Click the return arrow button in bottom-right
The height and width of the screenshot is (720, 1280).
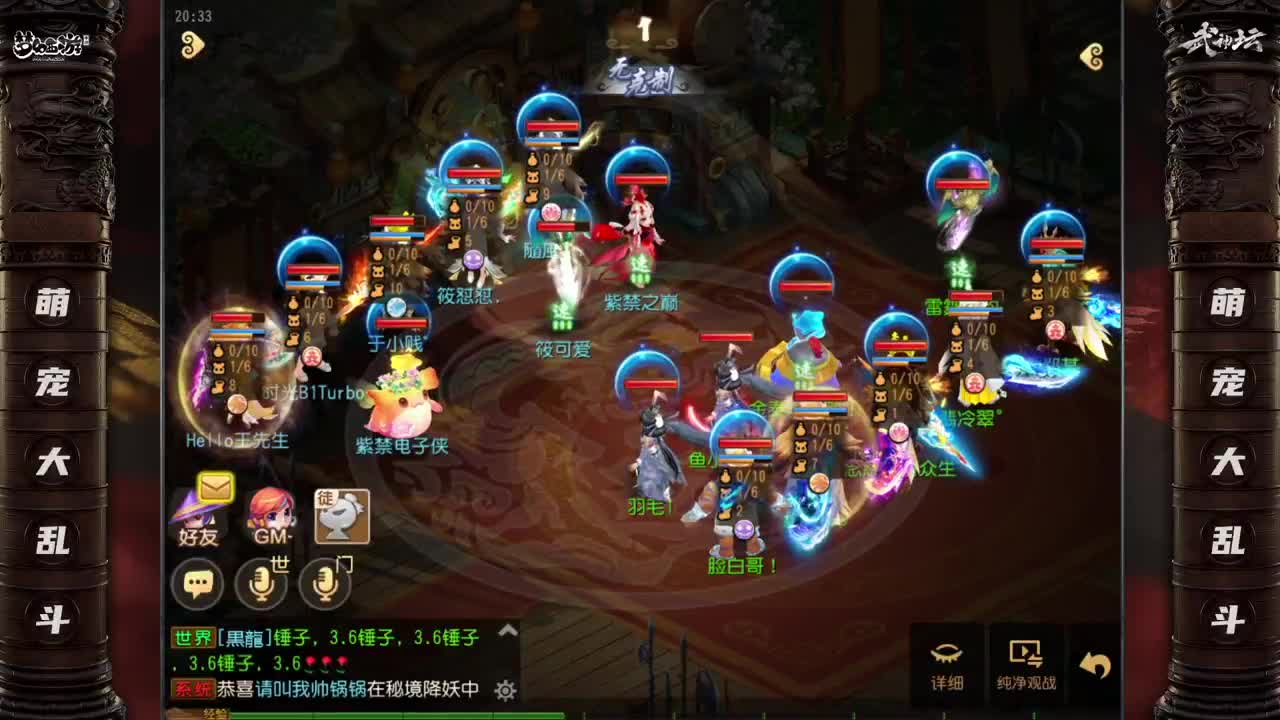tap(1094, 658)
